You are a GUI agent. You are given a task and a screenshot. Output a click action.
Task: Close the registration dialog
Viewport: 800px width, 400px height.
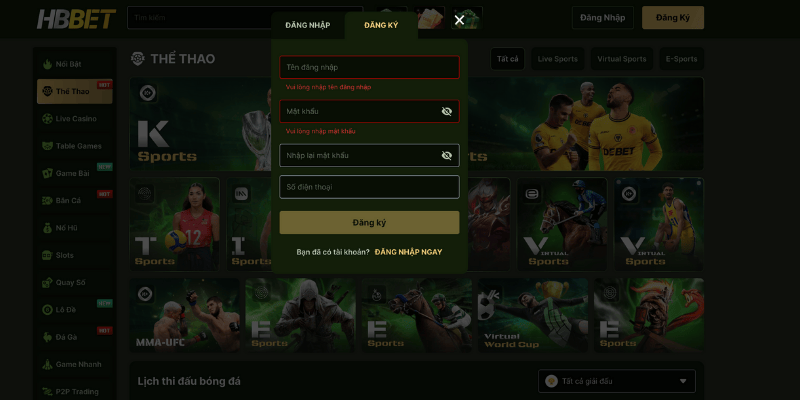point(459,20)
